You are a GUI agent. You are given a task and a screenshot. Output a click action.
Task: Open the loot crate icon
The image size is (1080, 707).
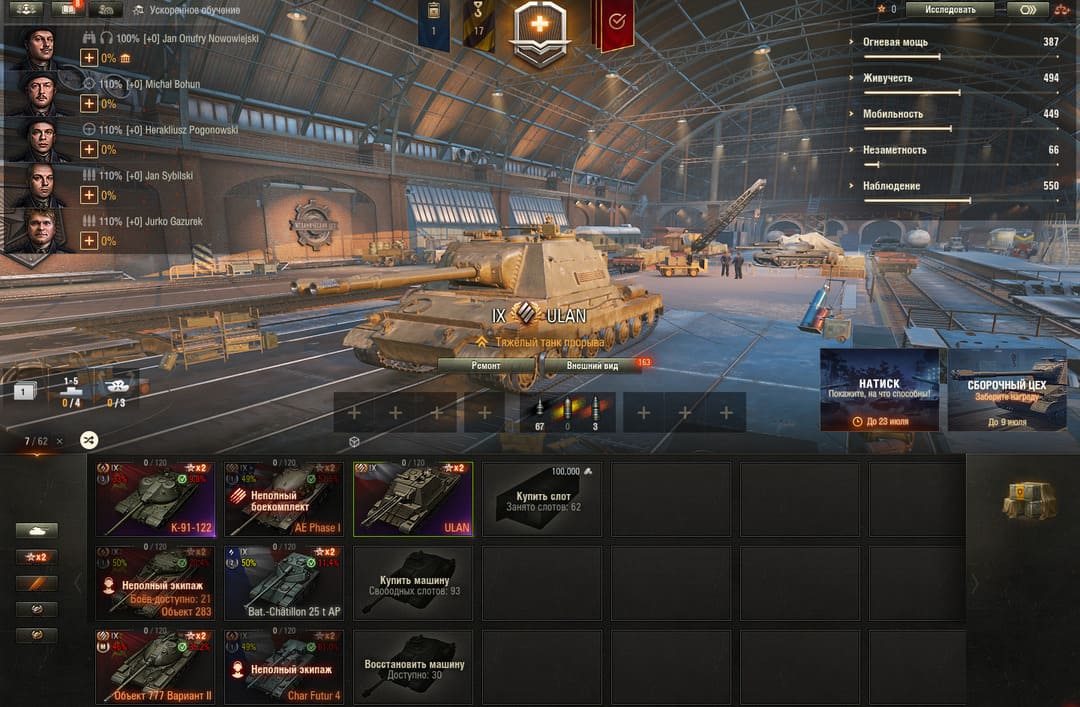(1029, 499)
